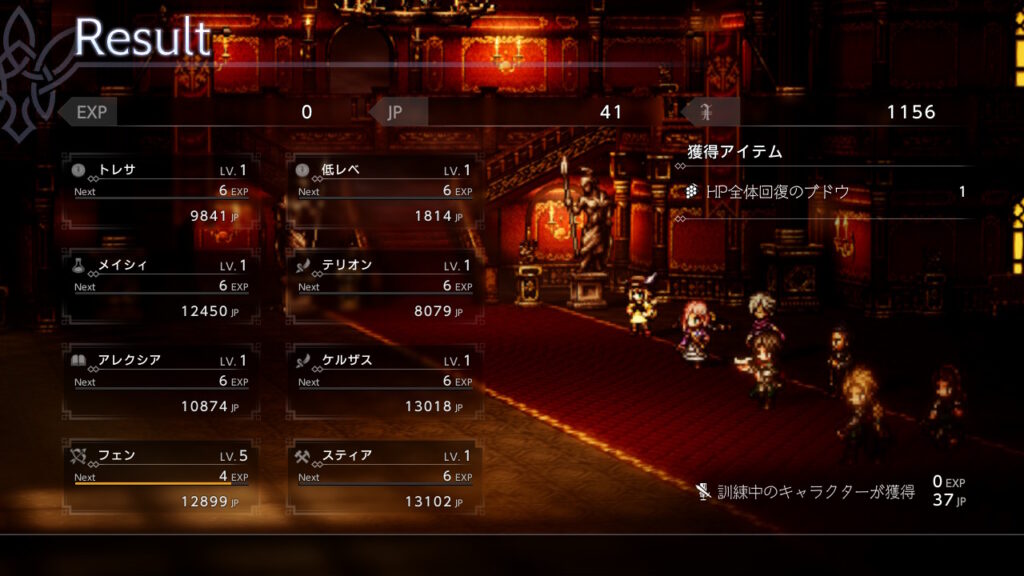
Task: Select the HP全体回復のブドウ item row
Action: coord(825,192)
